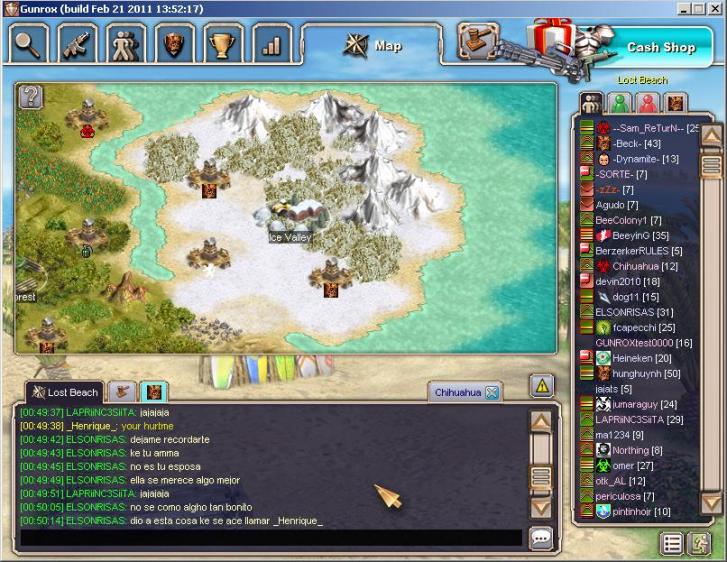Focus the chat message input field

pyautogui.click(x=270, y=538)
